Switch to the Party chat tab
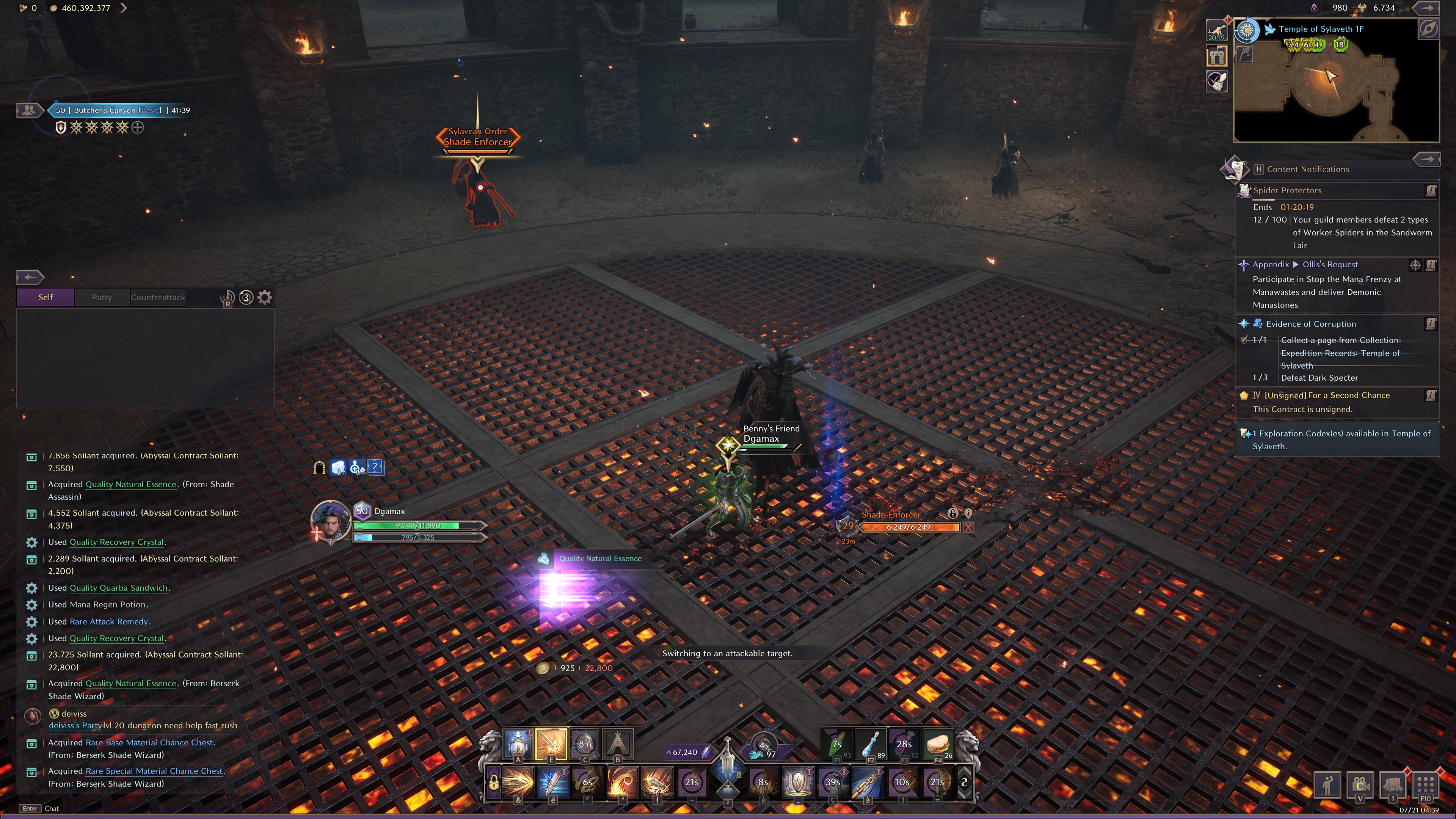This screenshot has height=819, width=1456. 102,297
